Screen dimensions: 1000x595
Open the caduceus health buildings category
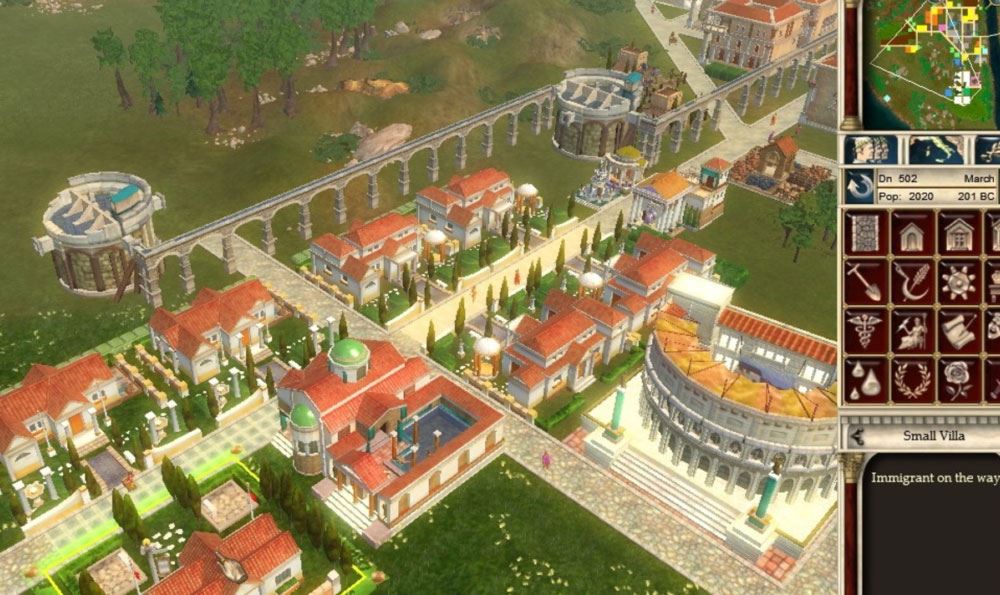(x=866, y=330)
